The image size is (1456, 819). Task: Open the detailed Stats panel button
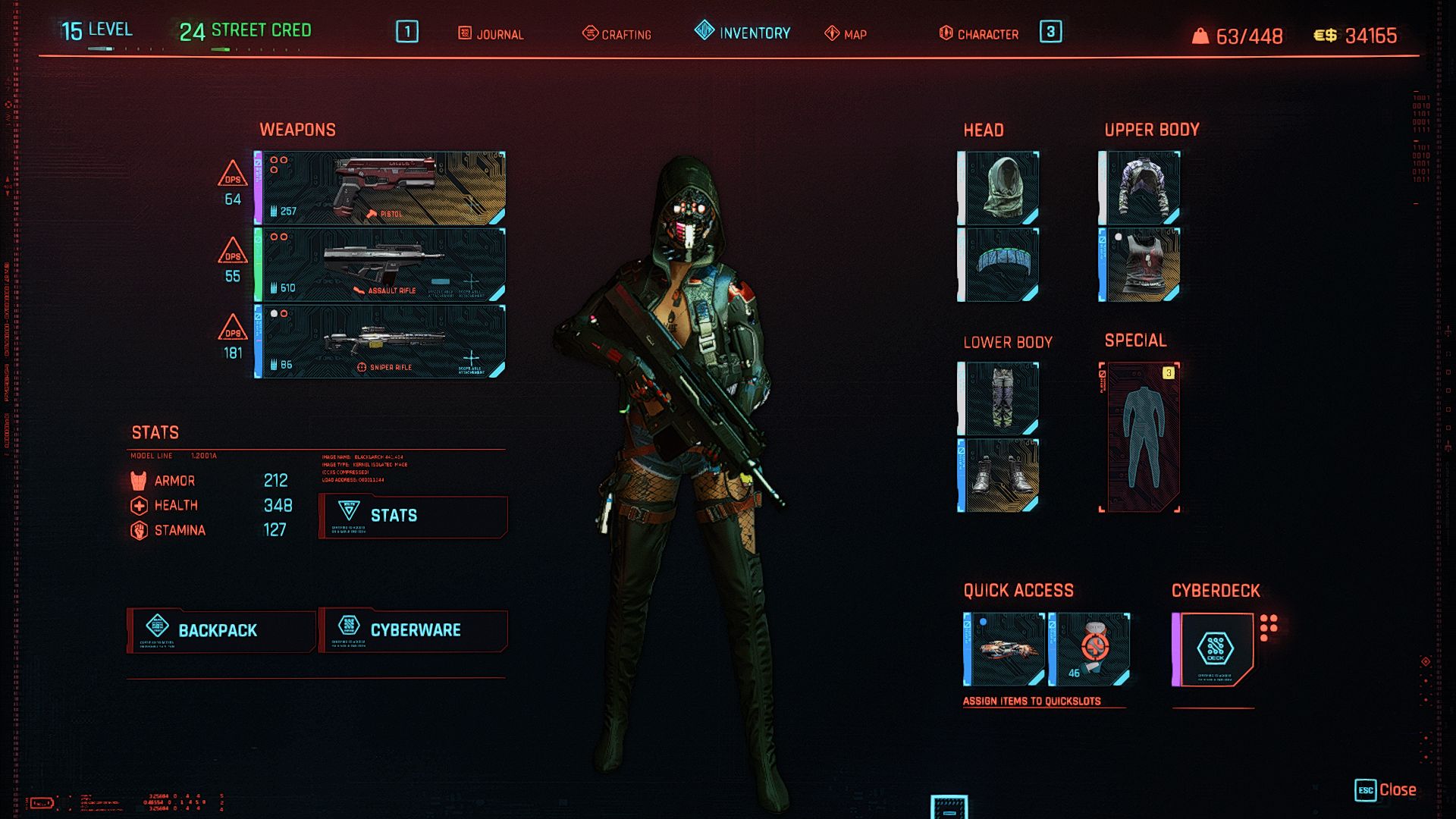click(413, 516)
